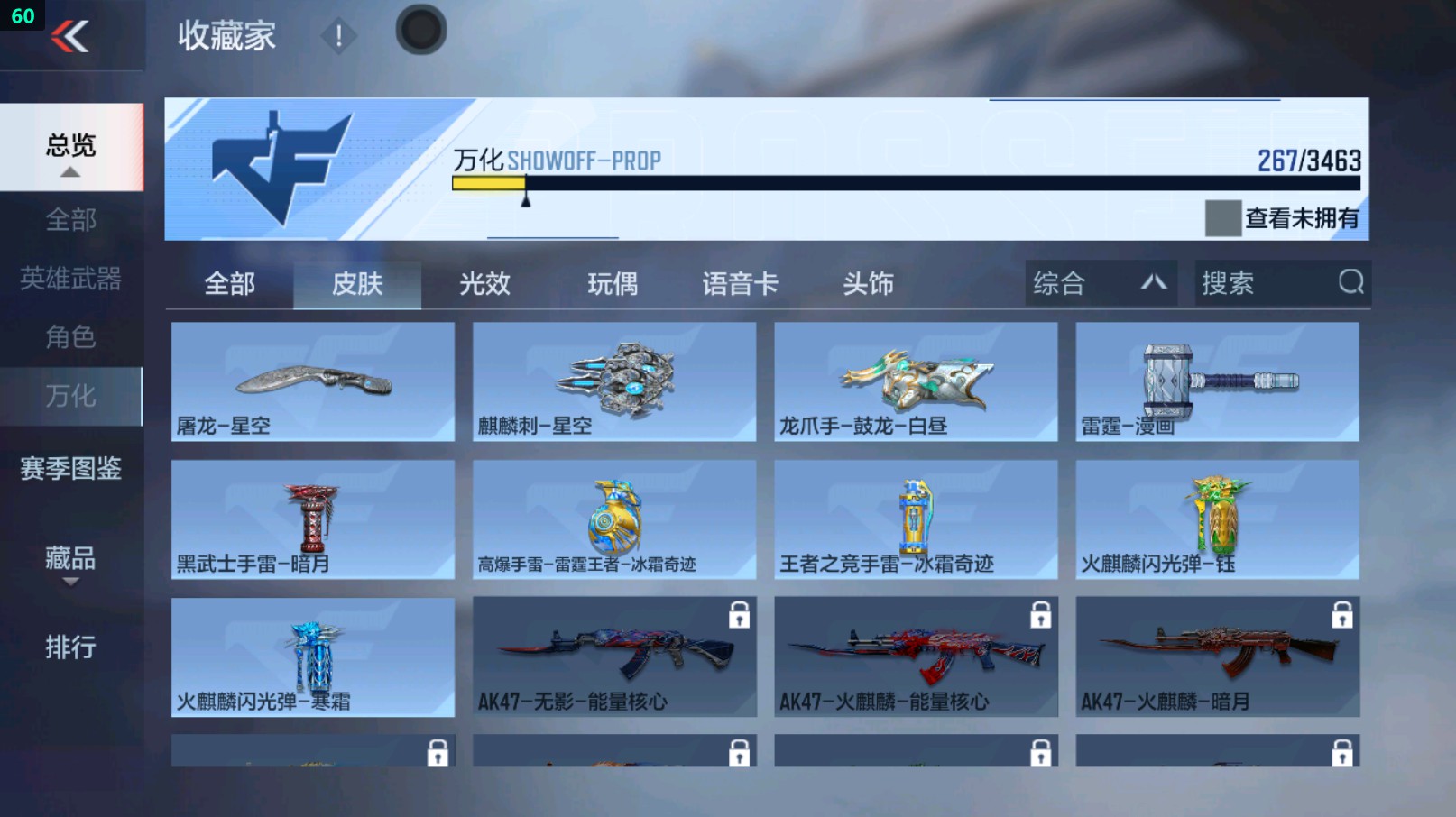Click the lock icon on AK47-火麒麟-能量核心
Screen dimensions: 1456x817
(x=1039, y=617)
